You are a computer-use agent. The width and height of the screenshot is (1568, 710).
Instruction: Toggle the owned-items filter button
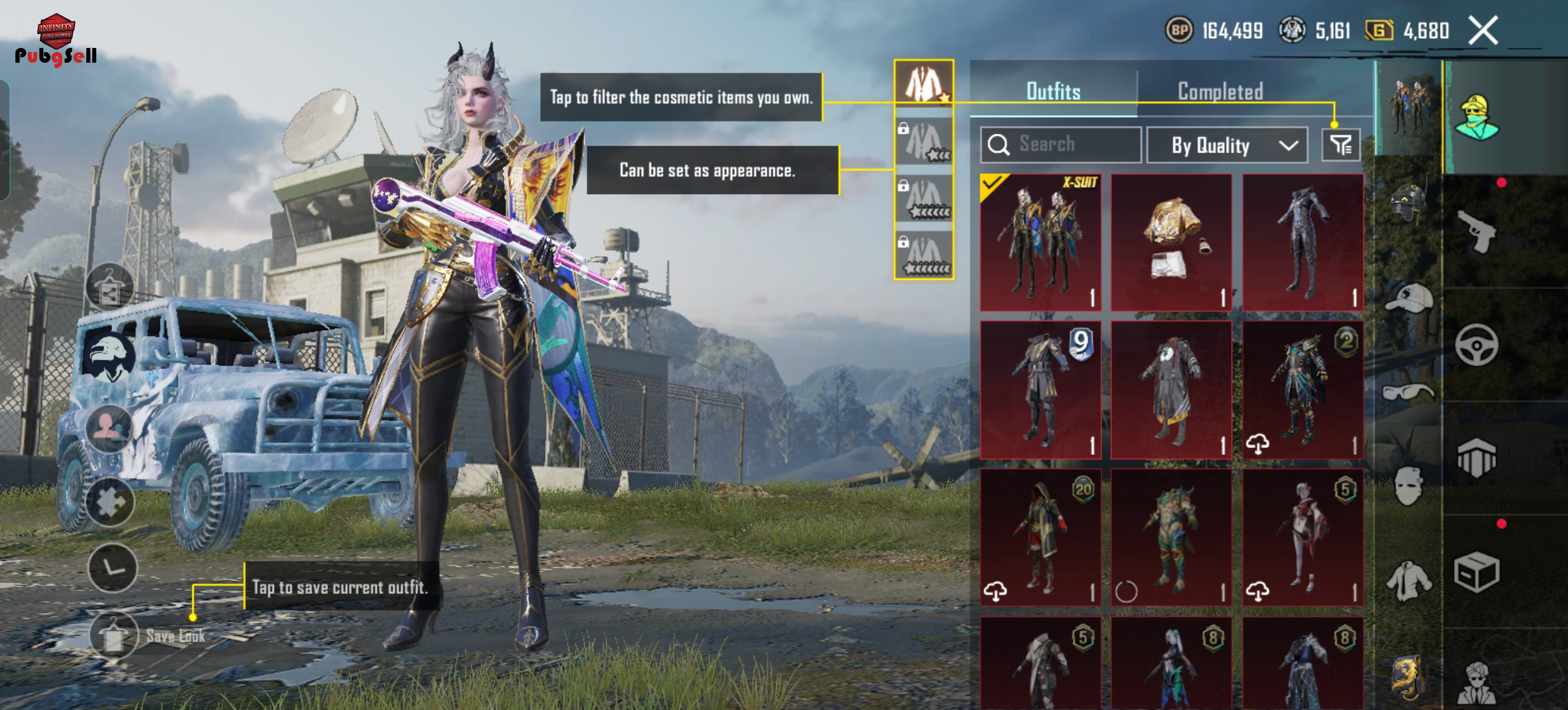(1340, 145)
